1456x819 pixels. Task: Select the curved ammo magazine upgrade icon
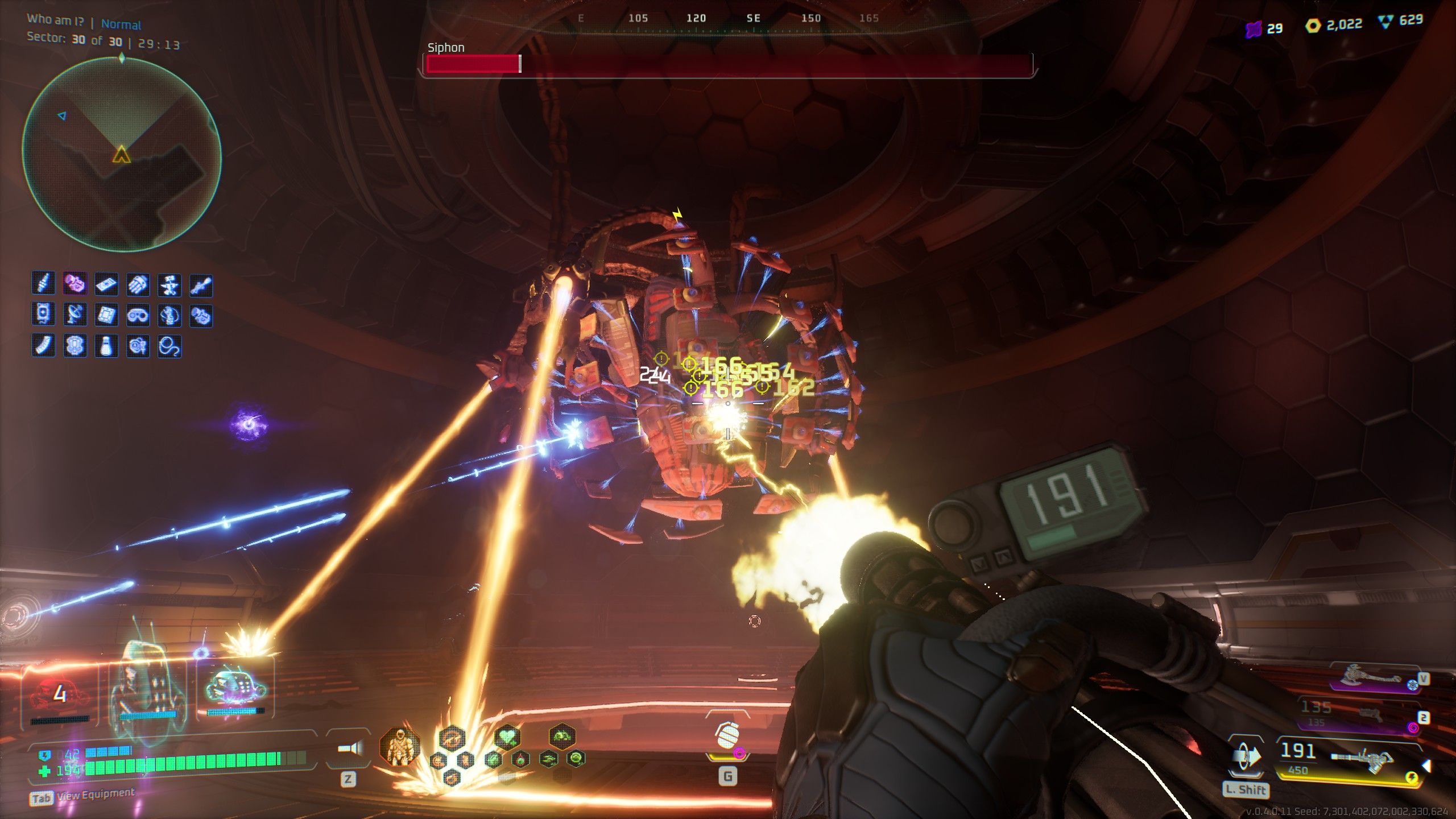click(x=43, y=345)
